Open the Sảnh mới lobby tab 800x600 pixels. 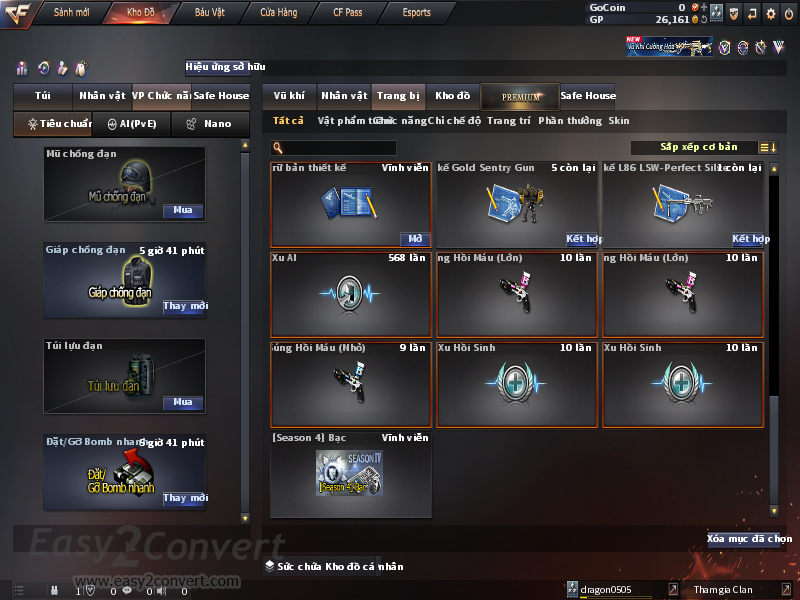pos(71,13)
